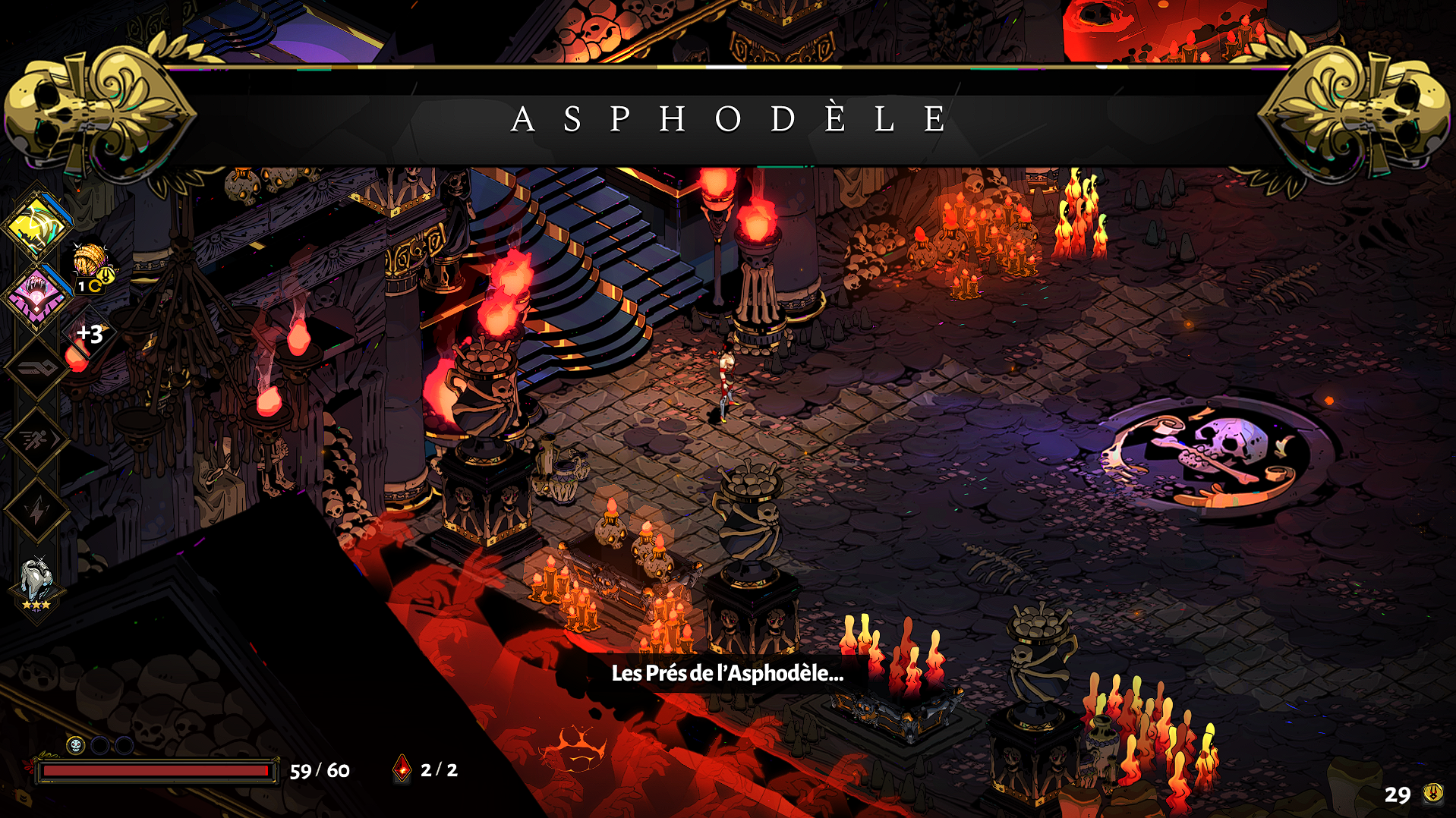
Task: Click the empty lightning-bolt call slot
Action: point(36,510)
